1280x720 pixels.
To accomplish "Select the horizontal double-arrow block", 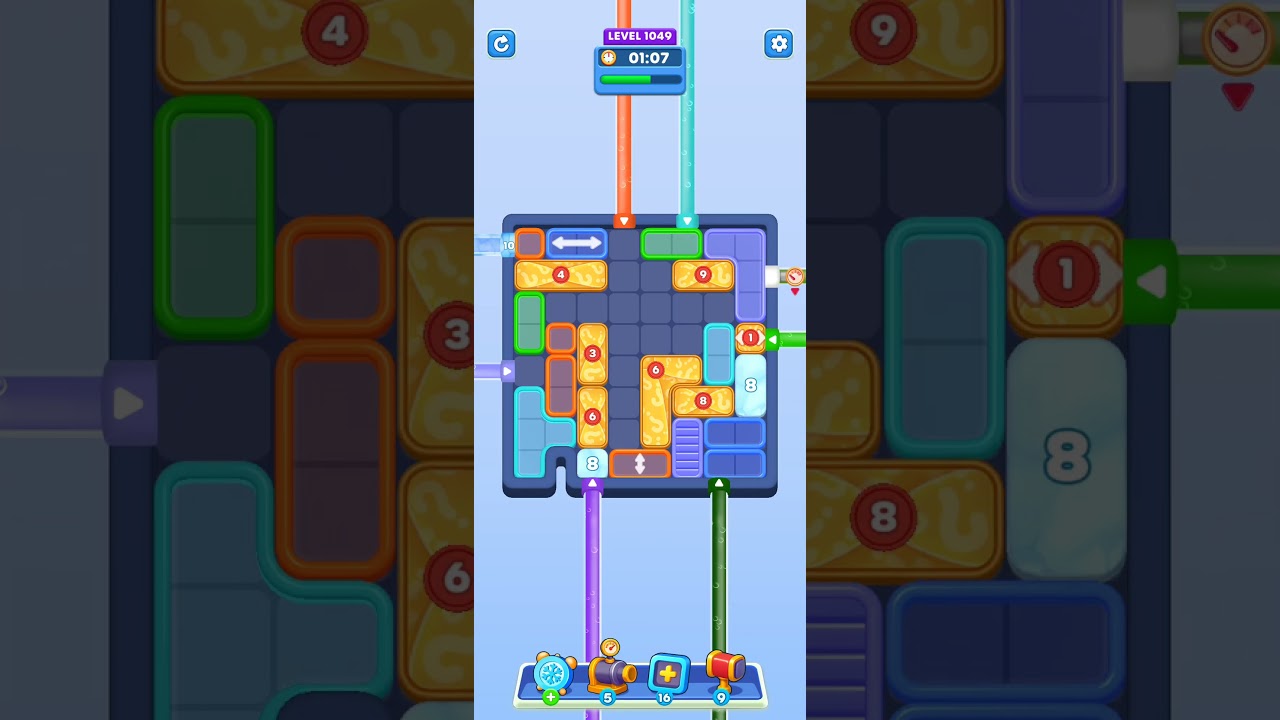I will click(x=576, y=242).
